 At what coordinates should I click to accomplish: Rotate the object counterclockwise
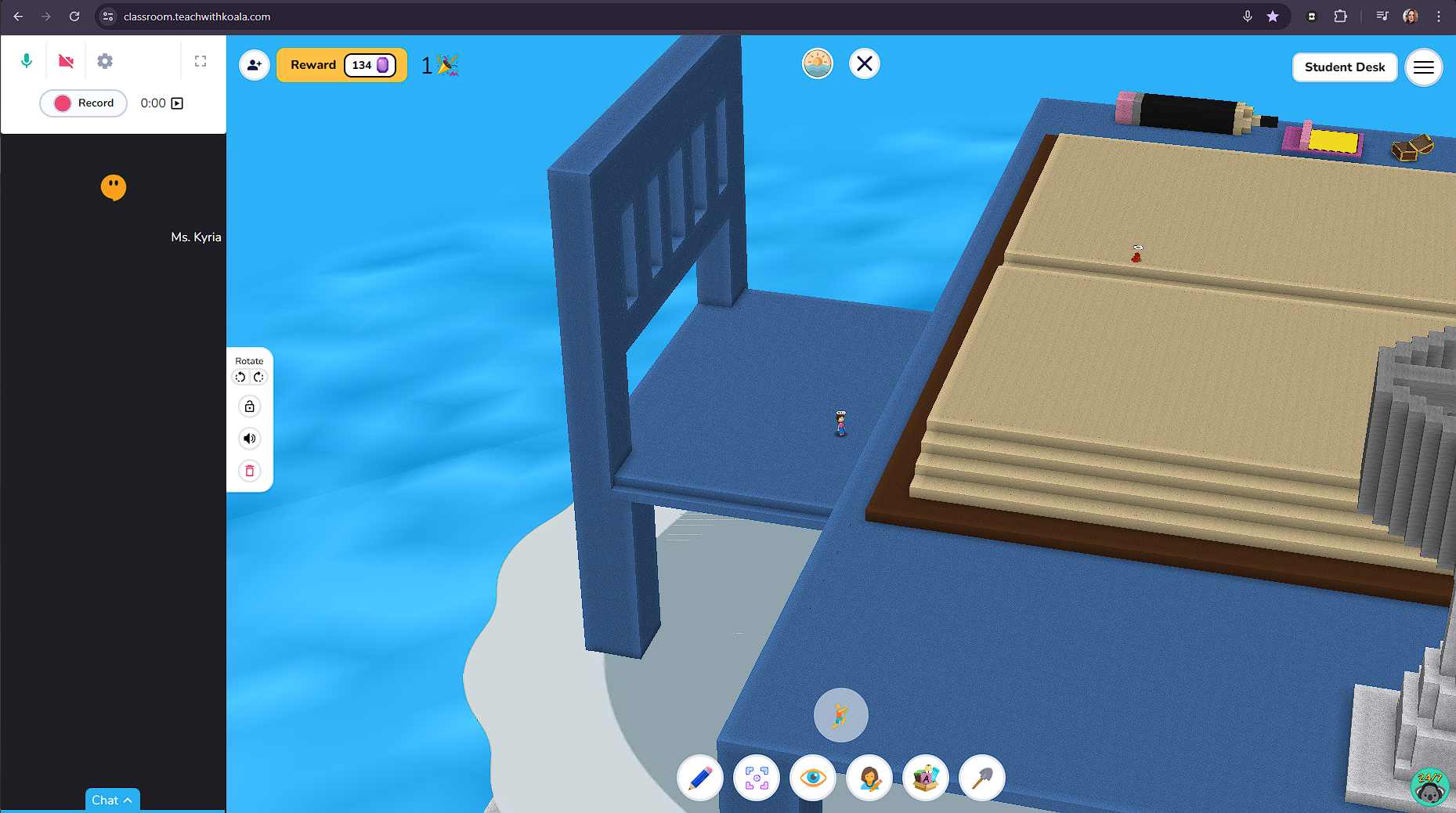click(240, 377)
